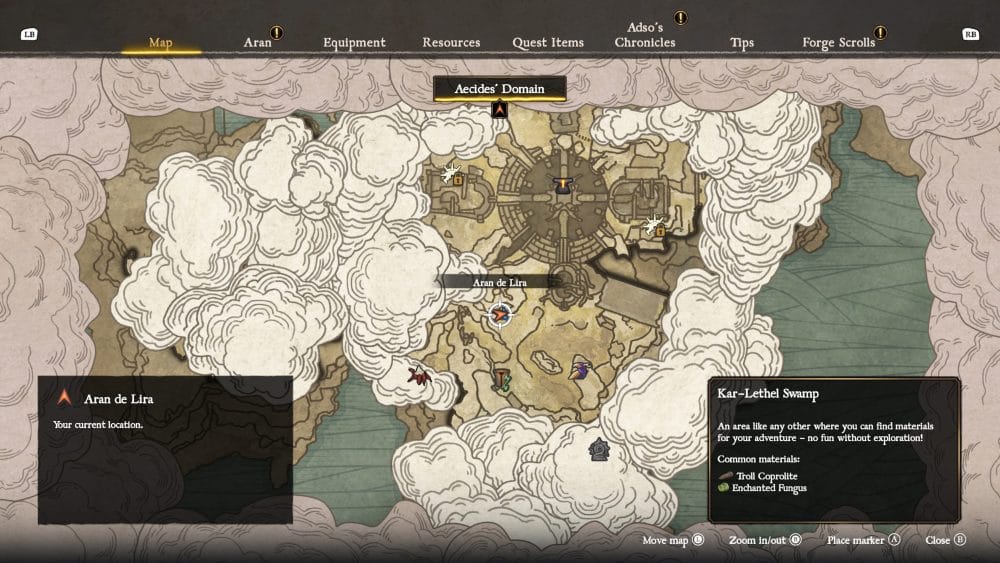Image resolution: width=1000 pixels, height=563 pixels.
Task: Select the locked marker in the west ruins
Action: click(x=455, y=174)
